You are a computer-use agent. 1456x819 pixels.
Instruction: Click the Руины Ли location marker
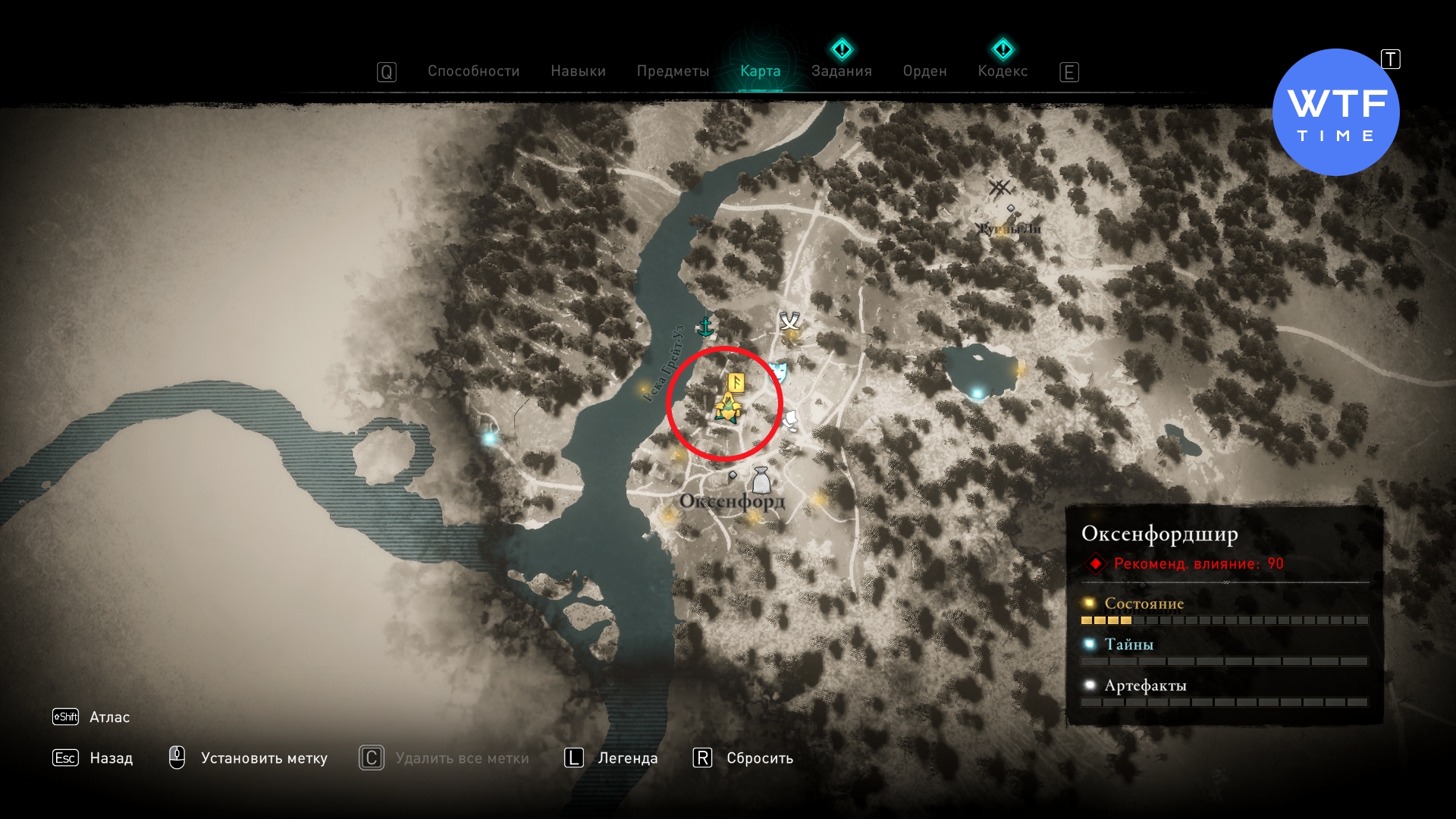pyautogui.click(x=1000, y=188)
